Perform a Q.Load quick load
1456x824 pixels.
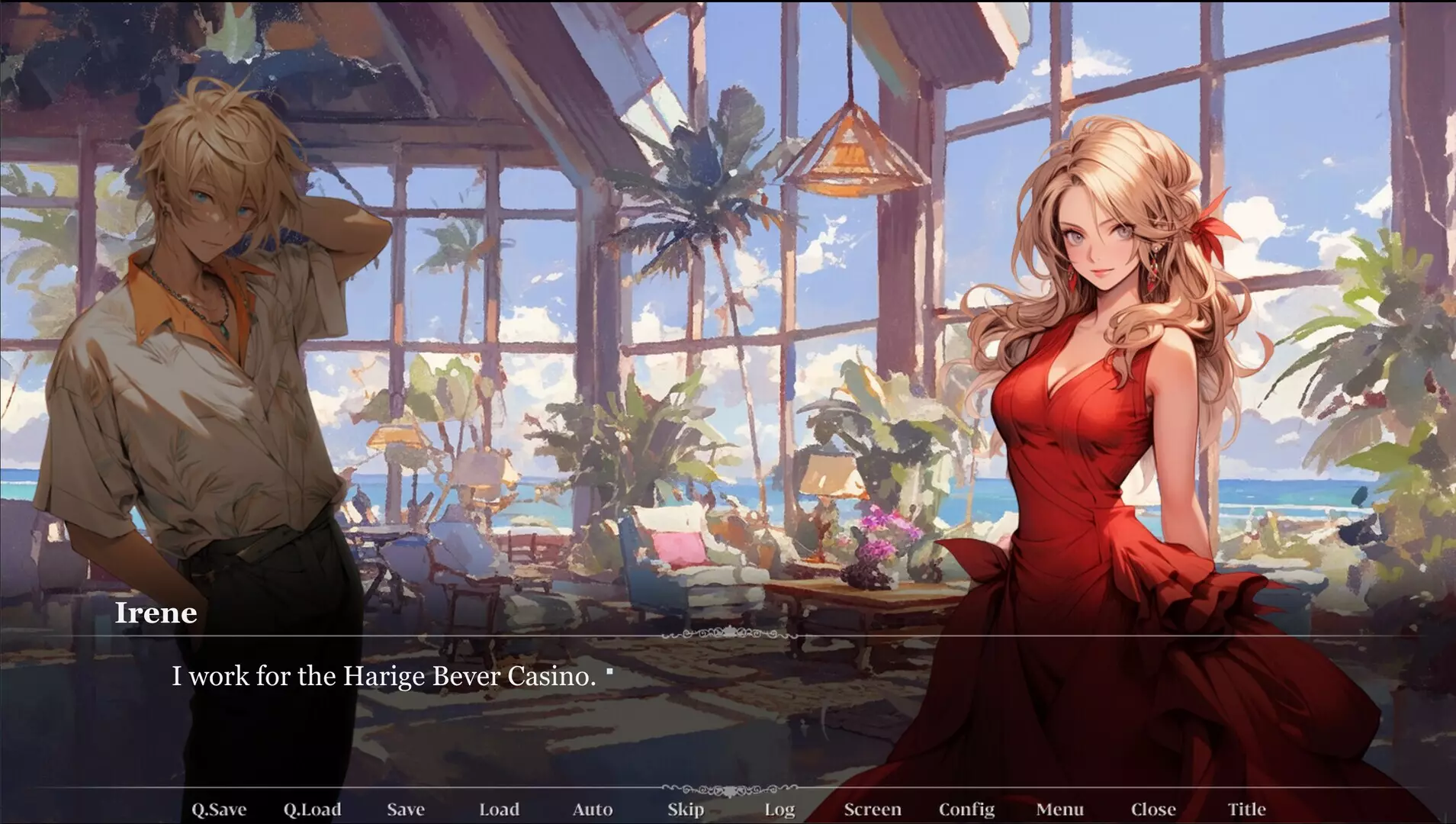coord(313,809)
